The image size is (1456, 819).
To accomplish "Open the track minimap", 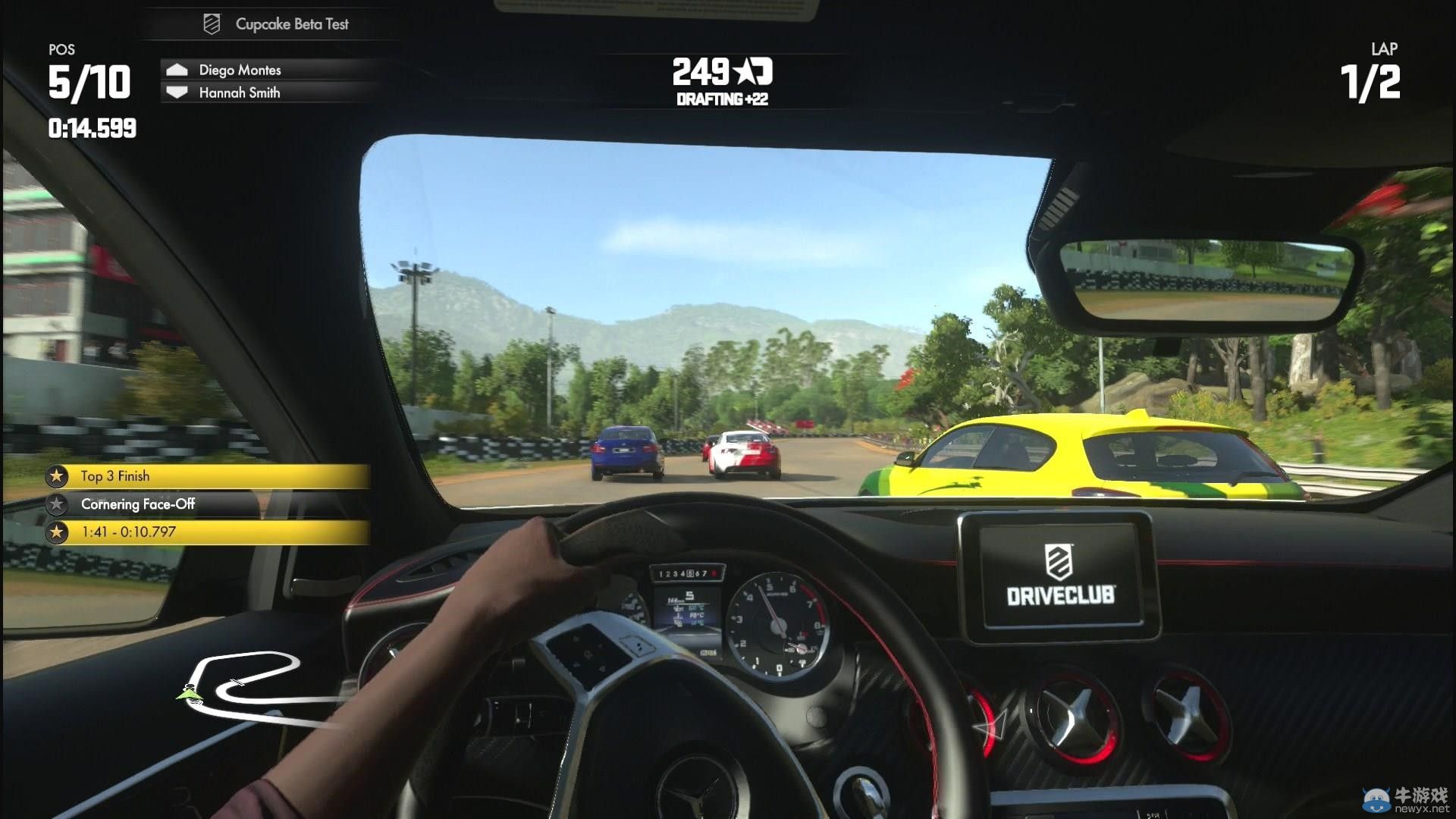I will 243,682.
